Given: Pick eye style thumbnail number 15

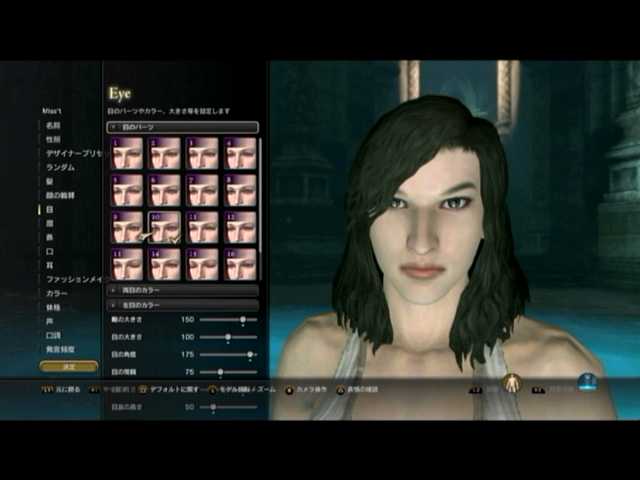Looking at the screenshot, I should (x=203, y=264).
